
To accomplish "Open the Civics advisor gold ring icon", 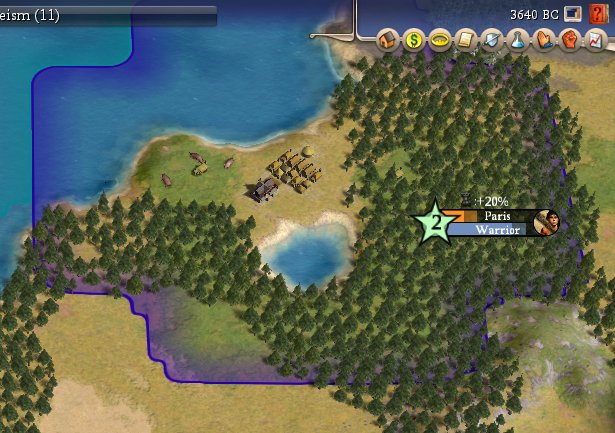I will [x=439, y=41].
